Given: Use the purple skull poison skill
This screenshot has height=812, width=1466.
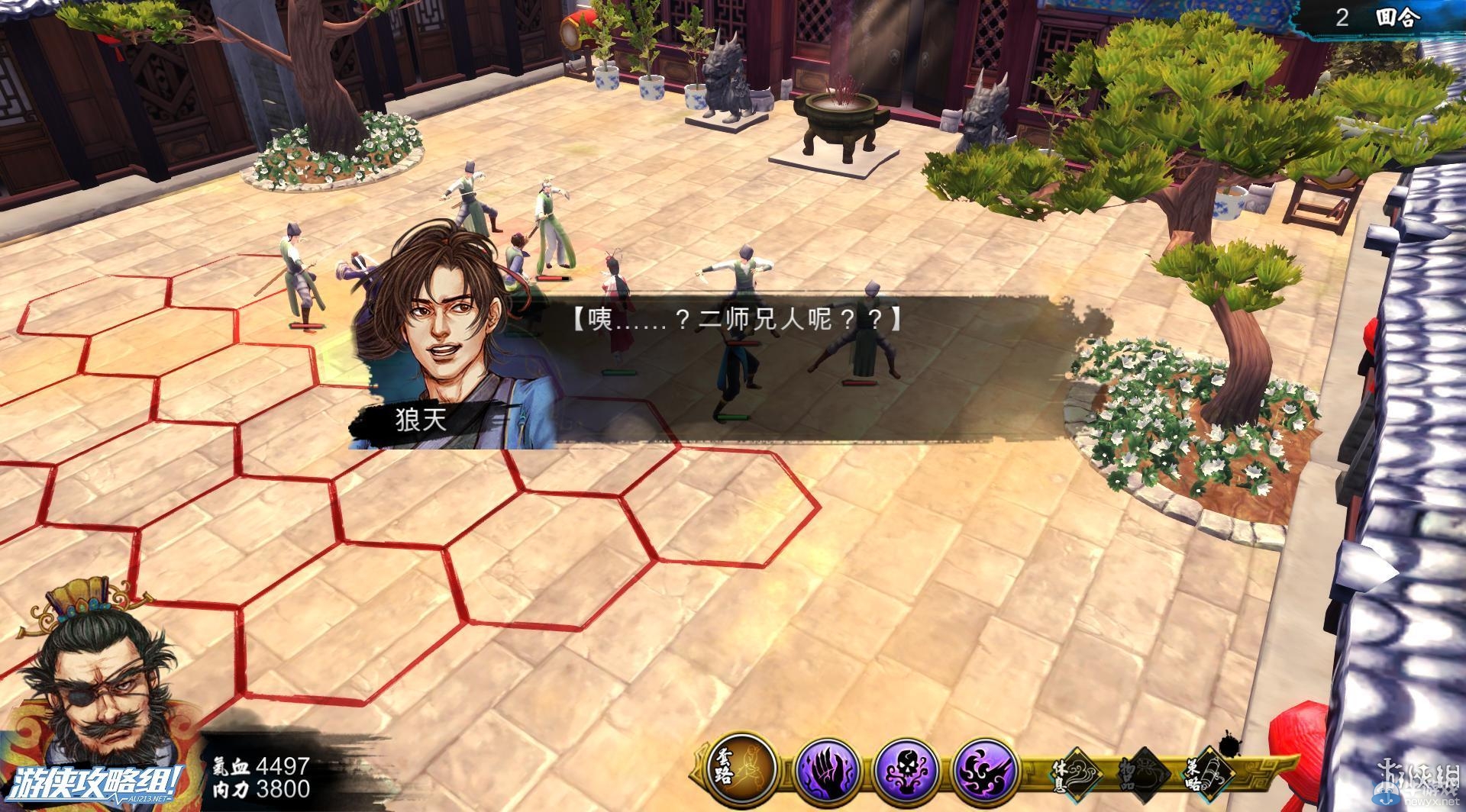Looking at the screenshot, I should pos(906,768).
